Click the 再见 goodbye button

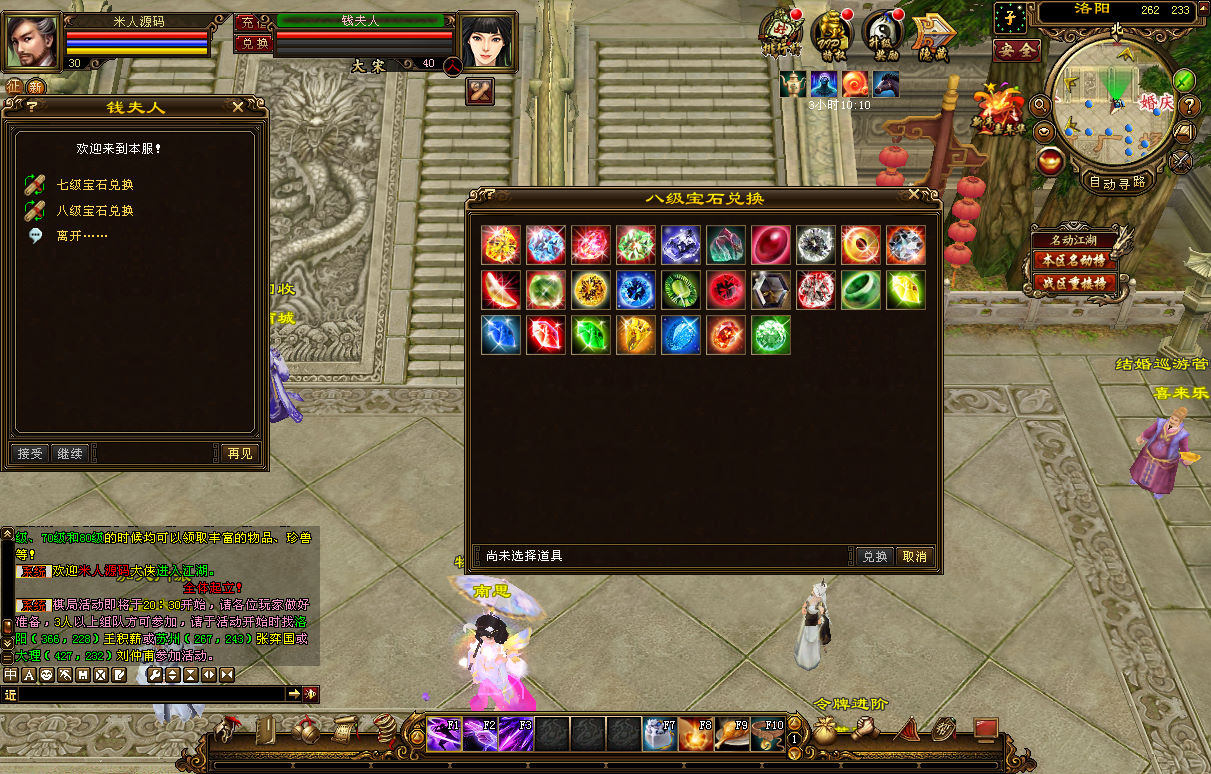click(x=239, y=454)
